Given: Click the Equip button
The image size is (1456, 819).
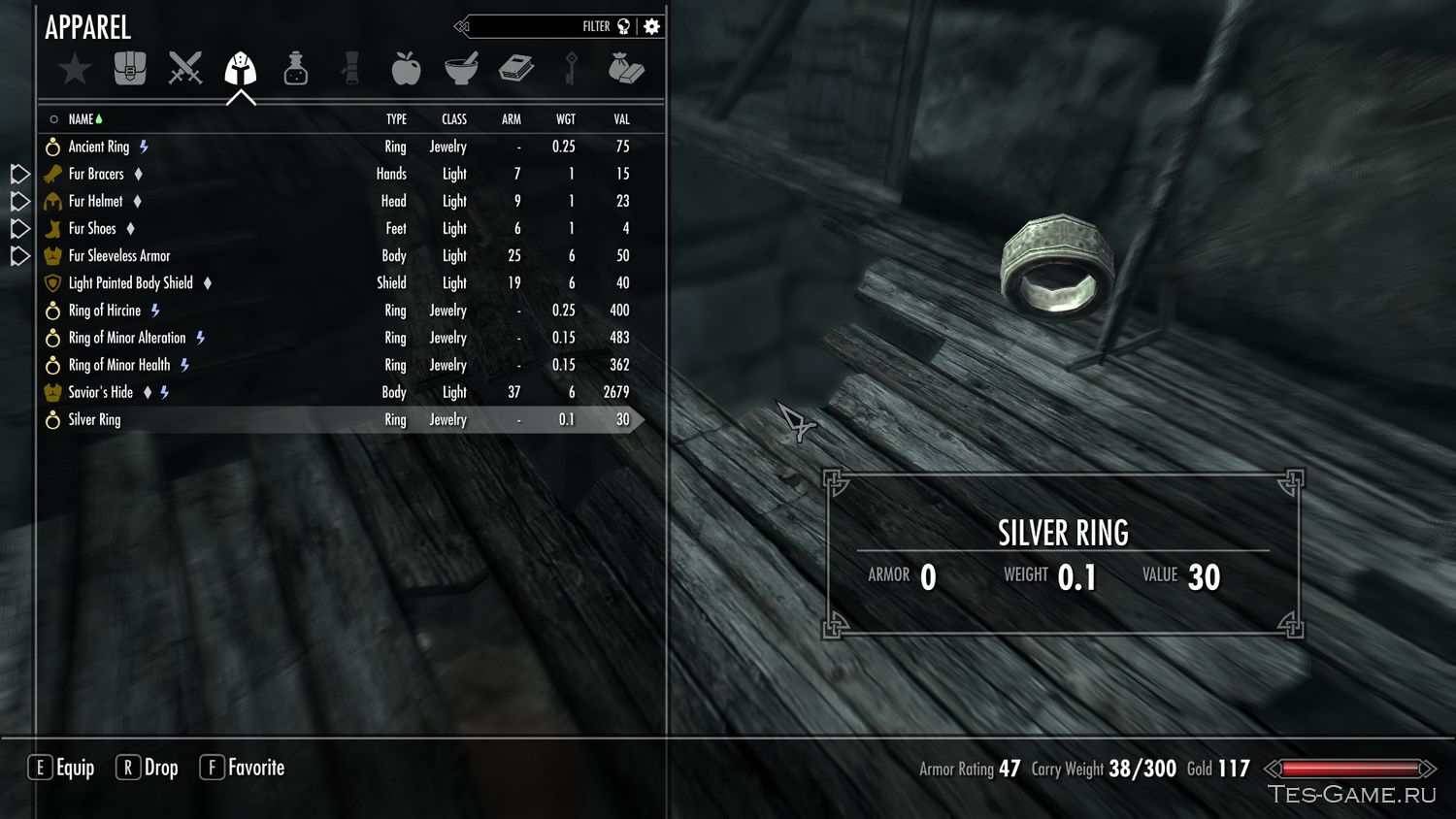Looking at the screenshot, I should 61,768.
